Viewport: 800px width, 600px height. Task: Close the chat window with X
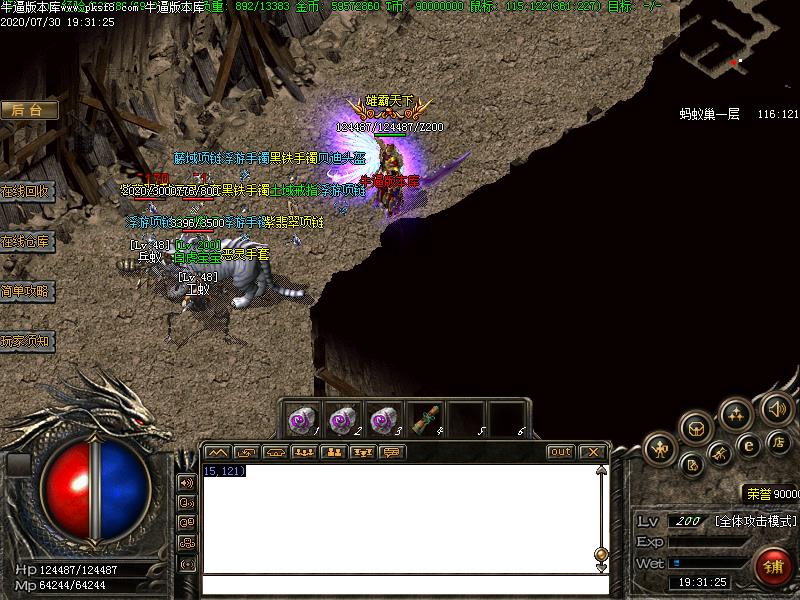coord(592,452)
